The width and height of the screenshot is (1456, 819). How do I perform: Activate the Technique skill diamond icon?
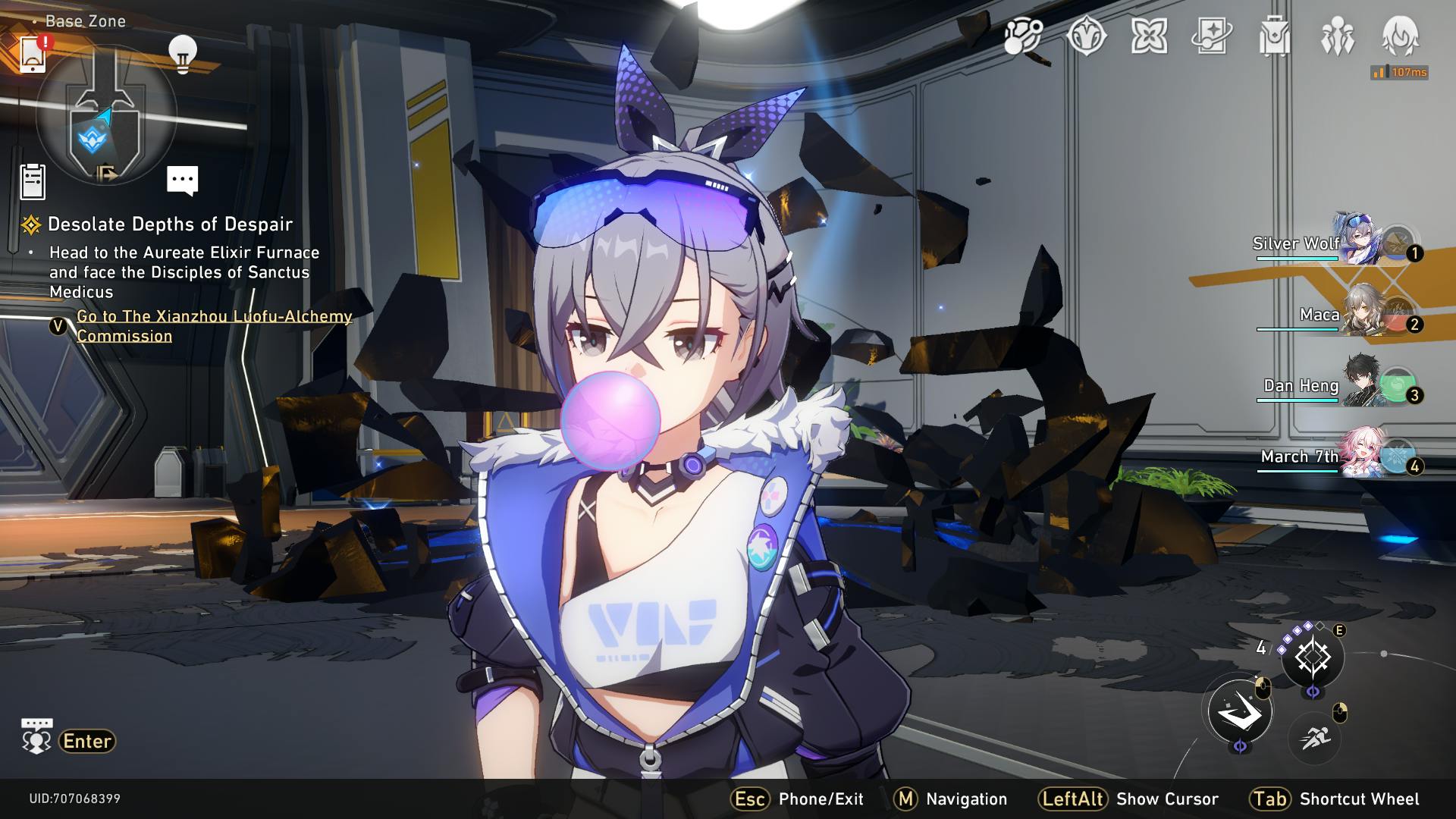[1313, 657]
